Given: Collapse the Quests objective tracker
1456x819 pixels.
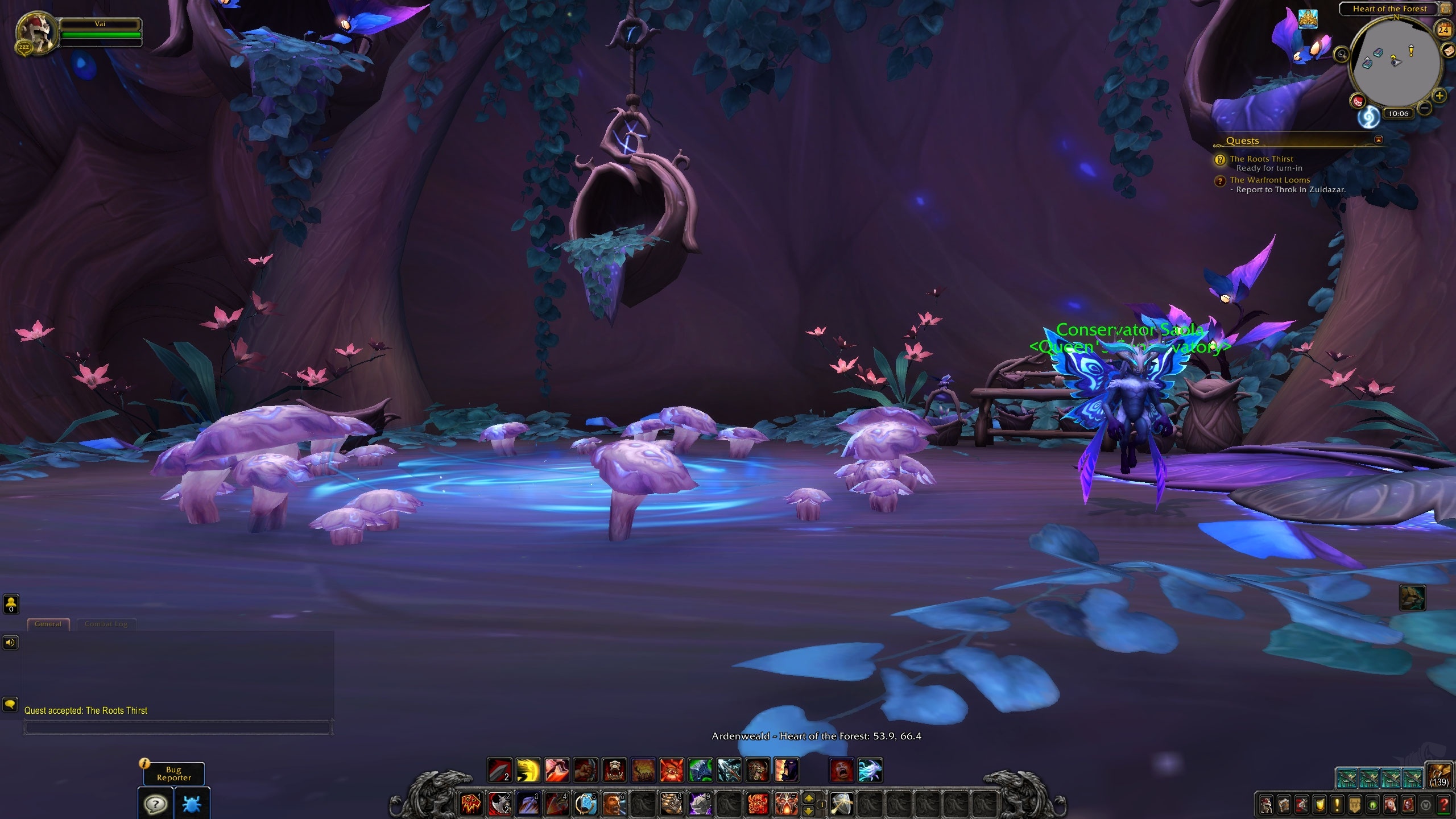Looking at the screenshot, I should (1378, 140).
